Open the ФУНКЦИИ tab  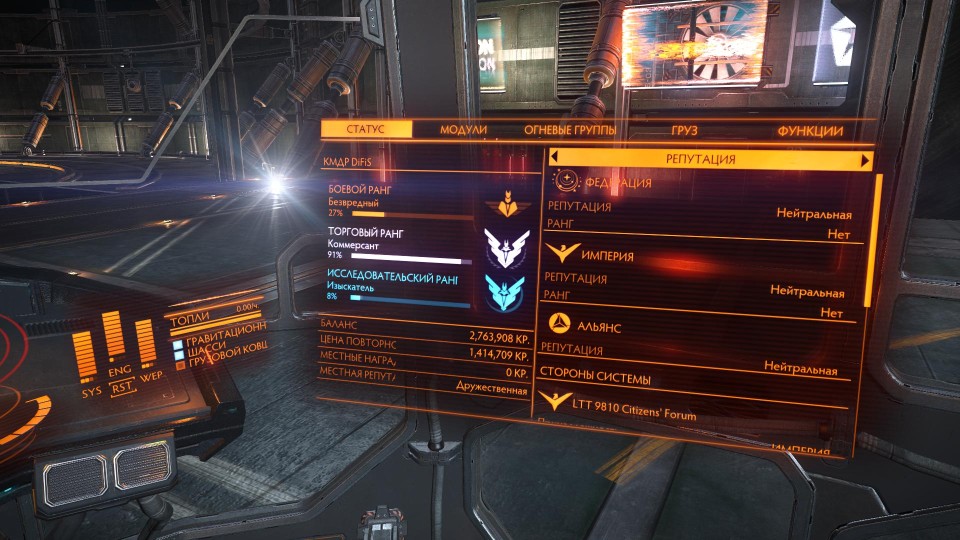coord(810,131)
